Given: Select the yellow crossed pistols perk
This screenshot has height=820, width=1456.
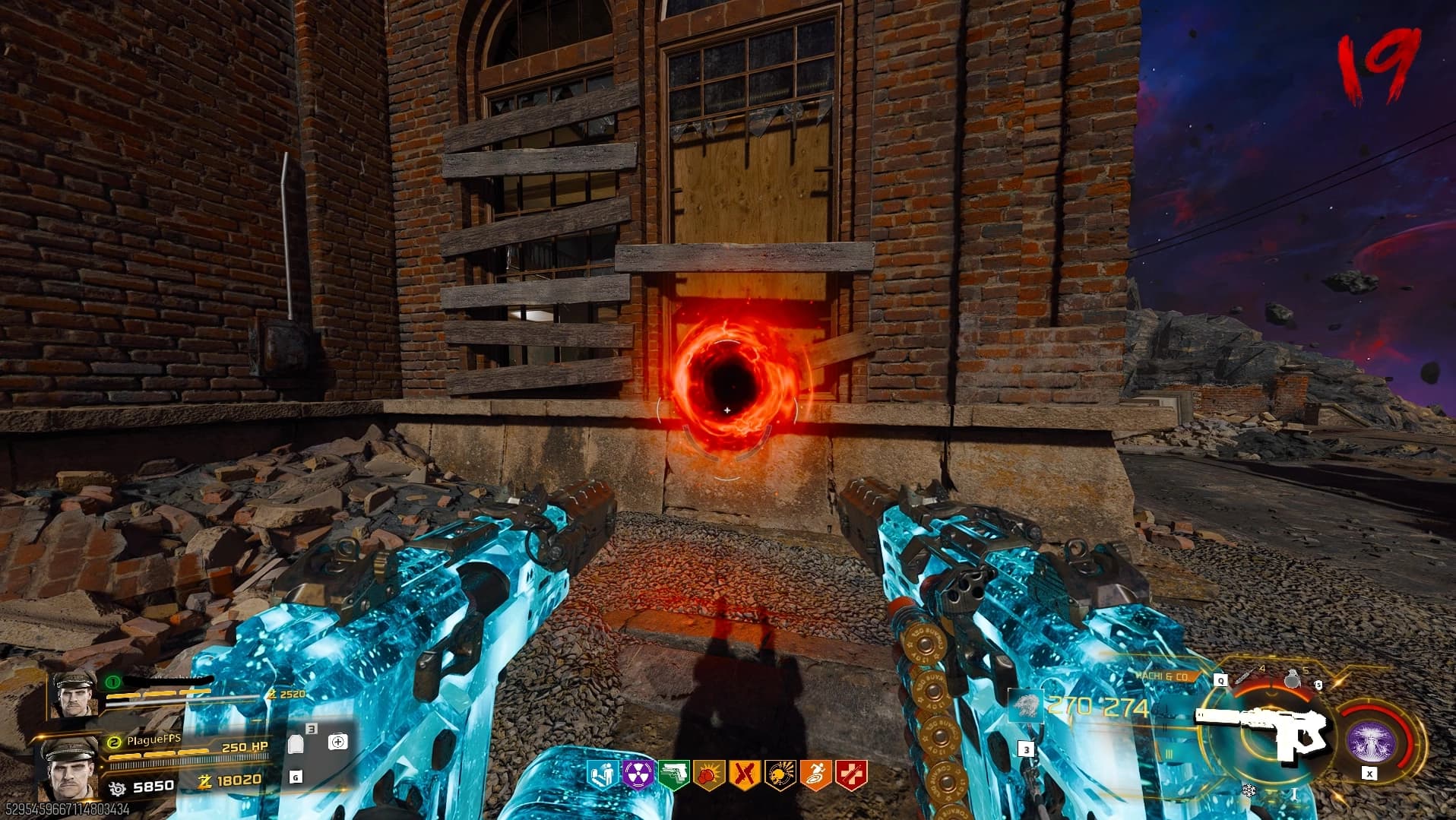Looking at the screenshot, I should click(x=744, y=775).
